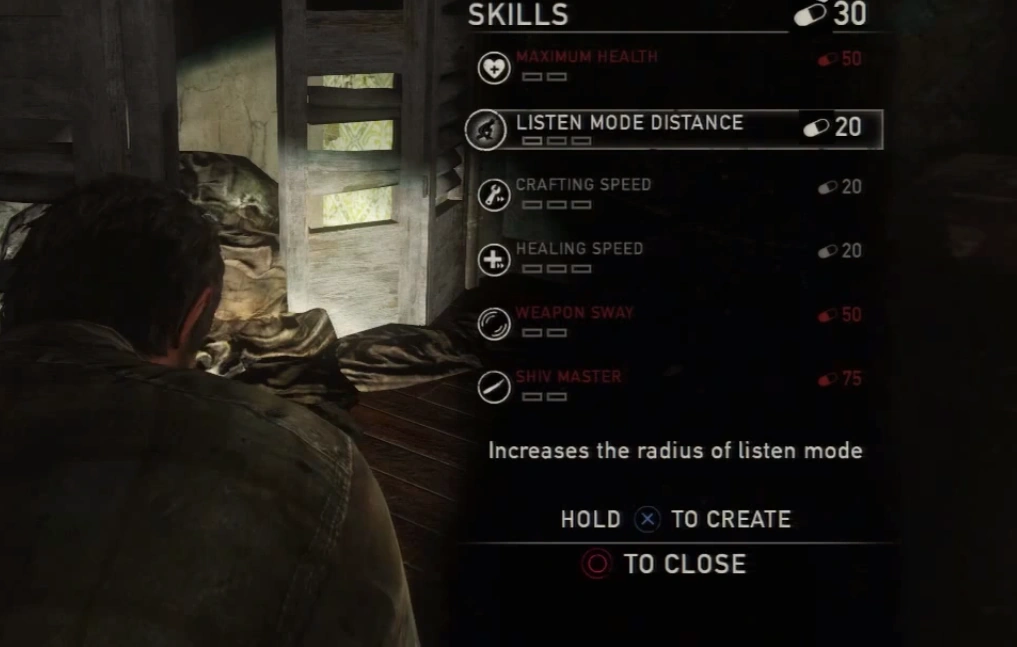1017x647 pixels.
Task: Choose the Shiv Master skill
Action: 568,377
